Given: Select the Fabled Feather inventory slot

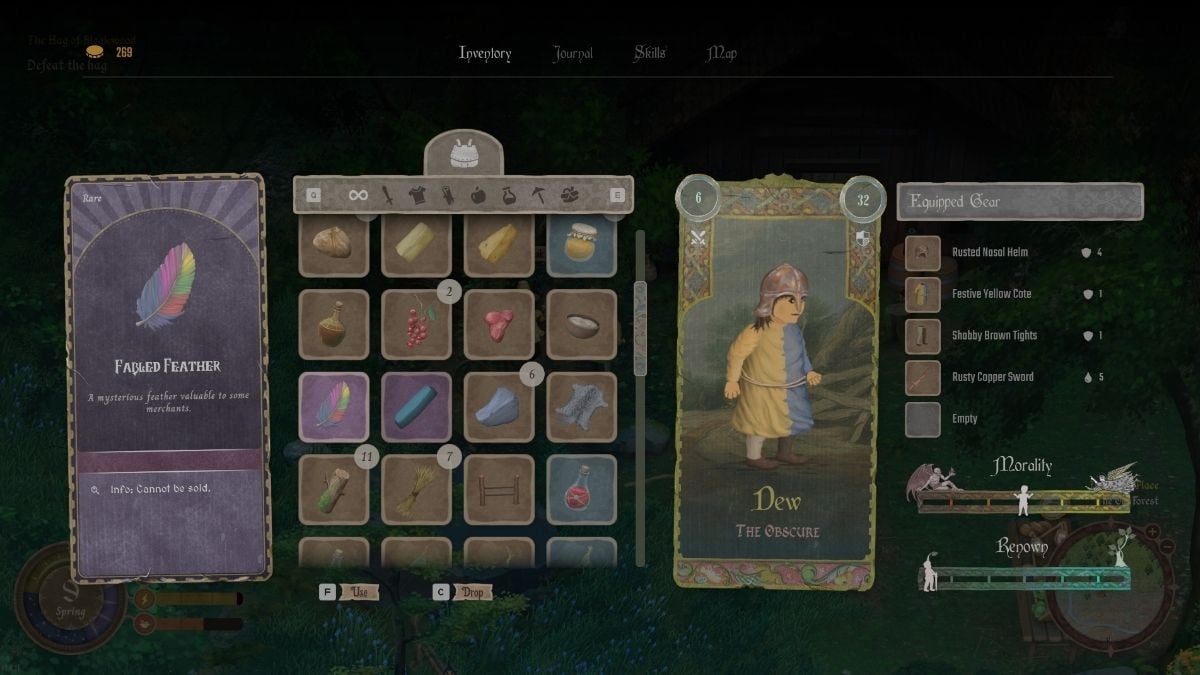Looking at the screenshot, I should point(334,407).
